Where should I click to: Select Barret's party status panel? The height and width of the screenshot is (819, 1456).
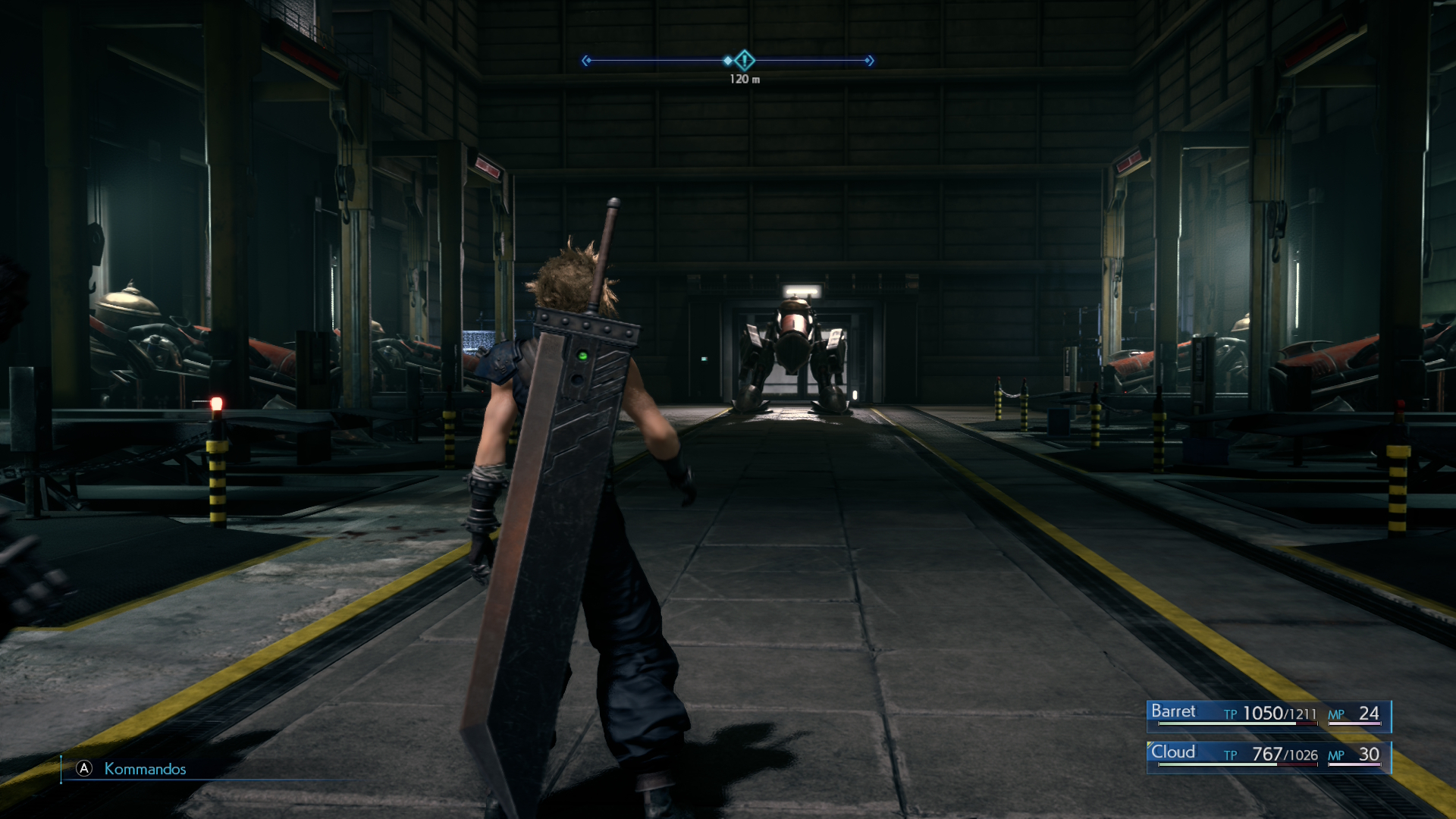click(x=1268, y=714)
